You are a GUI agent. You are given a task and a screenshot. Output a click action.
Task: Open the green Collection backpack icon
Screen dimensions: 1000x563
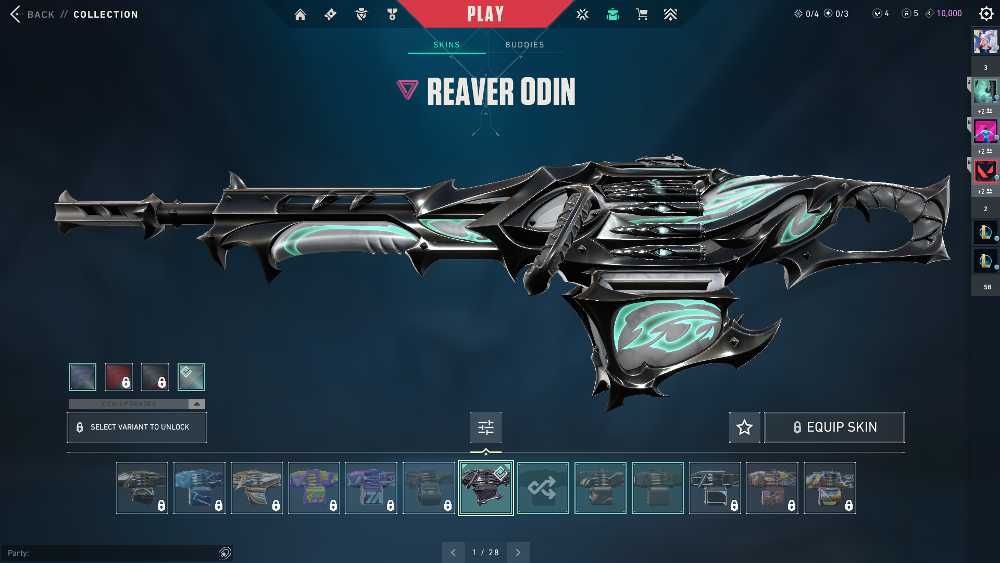tap(612, 15)
